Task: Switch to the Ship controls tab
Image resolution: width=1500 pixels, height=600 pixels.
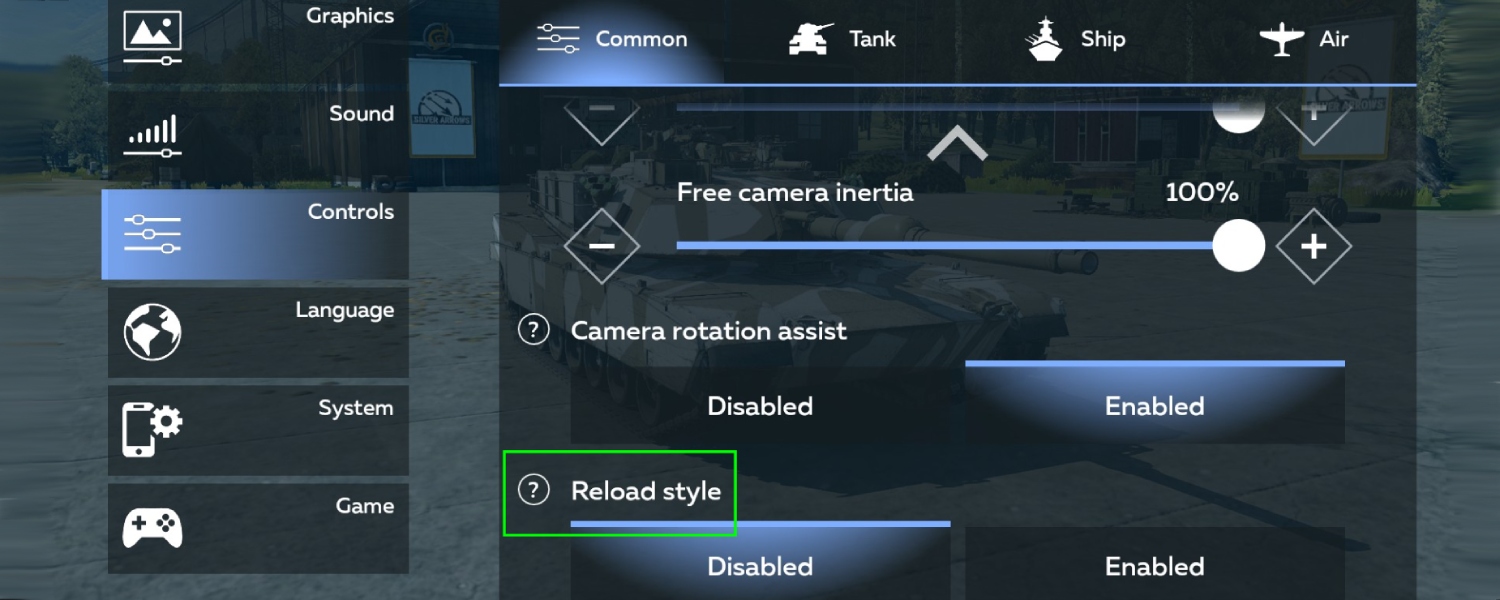Action: point(1076,40)
